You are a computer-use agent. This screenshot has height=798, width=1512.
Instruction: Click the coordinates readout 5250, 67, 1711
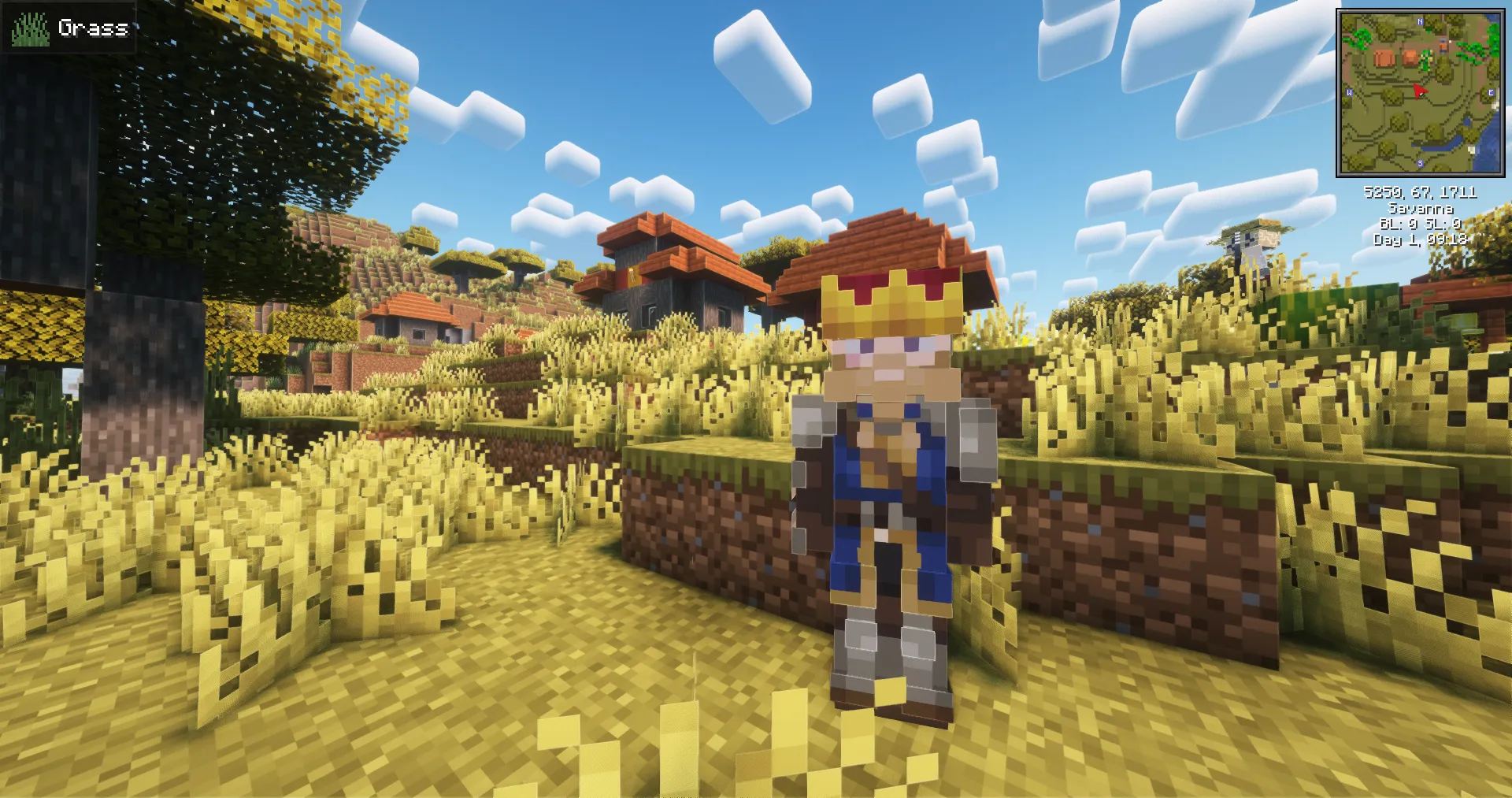(1421, 193)
